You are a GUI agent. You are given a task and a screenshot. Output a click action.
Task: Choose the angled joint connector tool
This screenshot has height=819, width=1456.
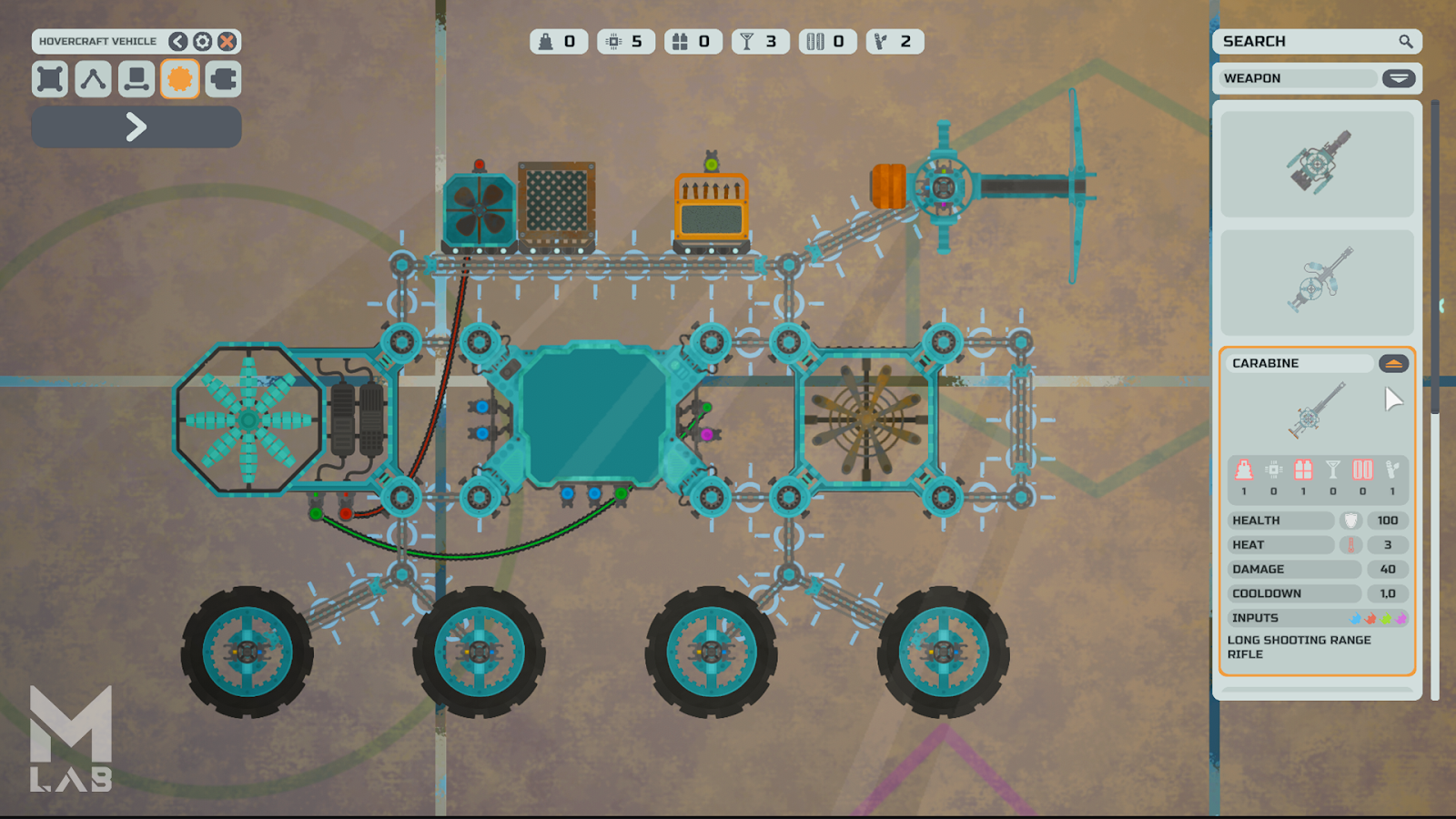(93, 79)
